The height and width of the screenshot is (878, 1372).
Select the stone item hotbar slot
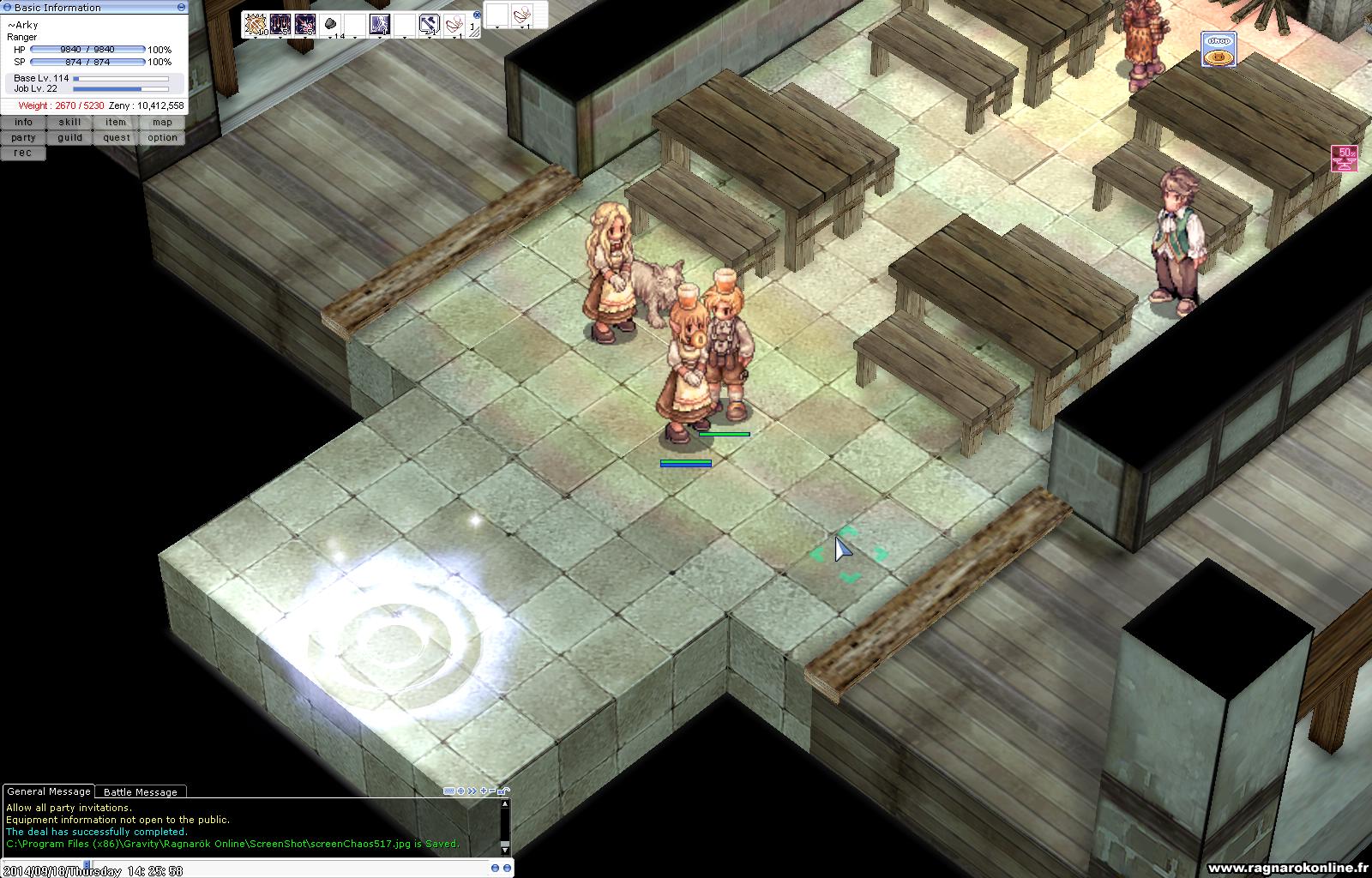coord(330,25)
